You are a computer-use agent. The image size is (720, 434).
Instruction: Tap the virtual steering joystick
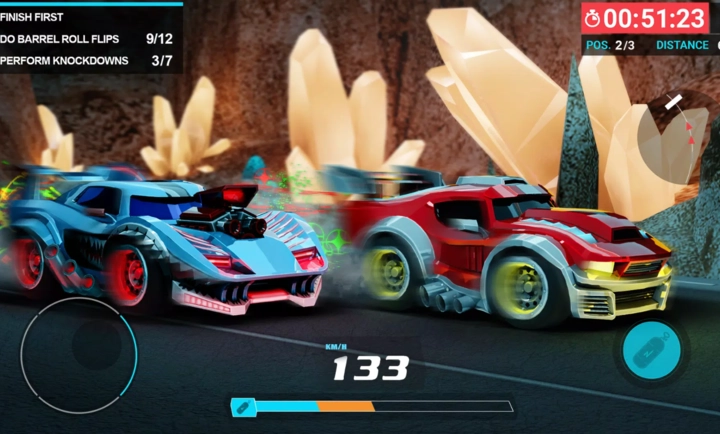pos(79,356)
